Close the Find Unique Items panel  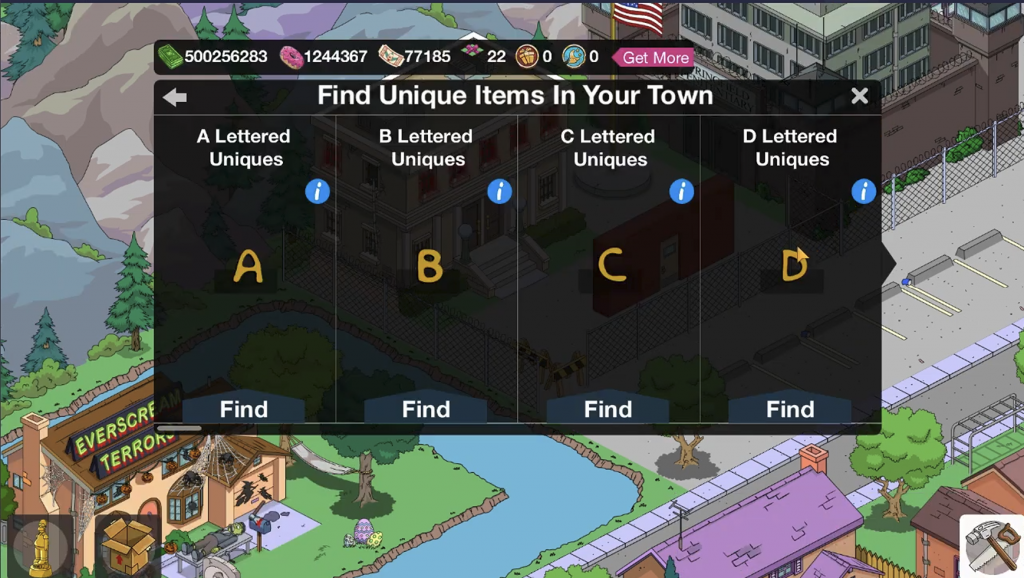(x=859, y=96)
